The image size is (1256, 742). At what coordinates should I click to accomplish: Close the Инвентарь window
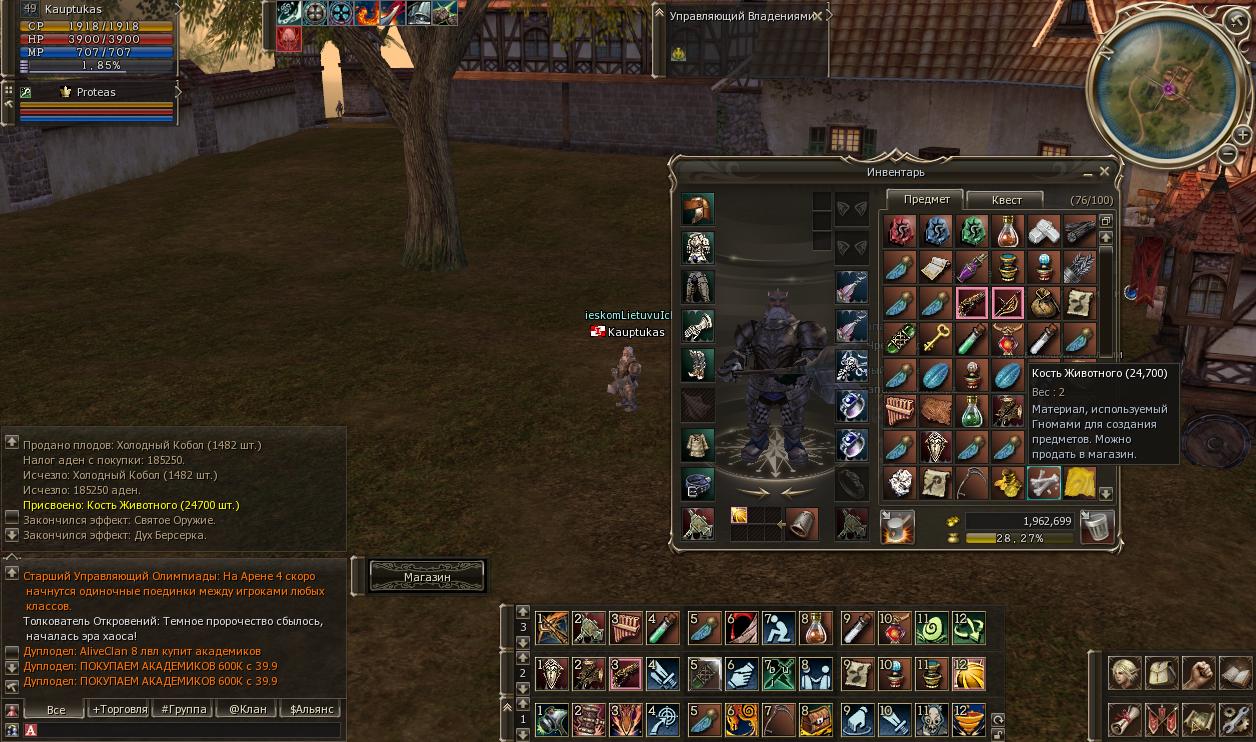tap(1105, 172)
